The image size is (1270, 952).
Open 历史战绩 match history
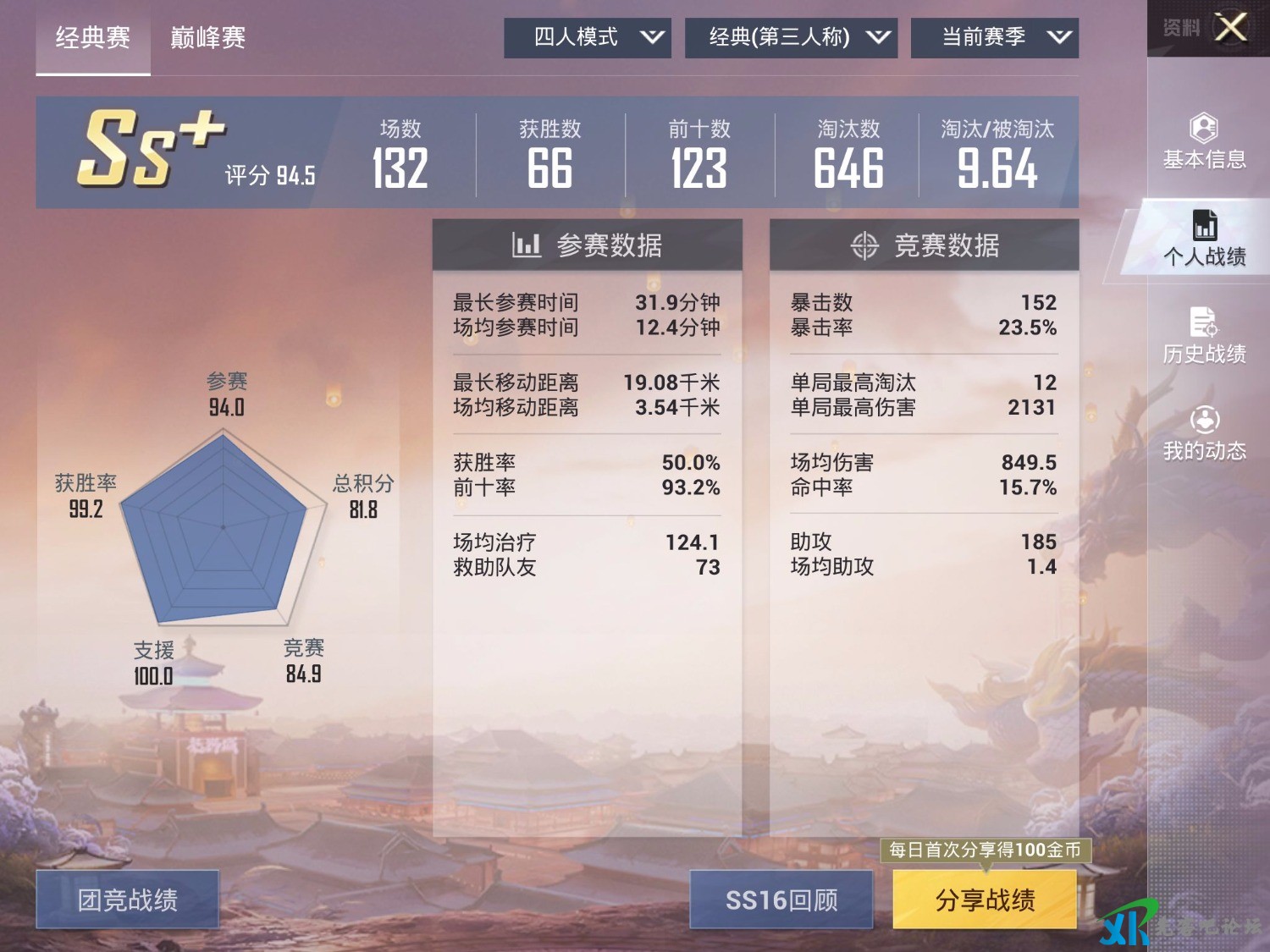point(1204,336)
